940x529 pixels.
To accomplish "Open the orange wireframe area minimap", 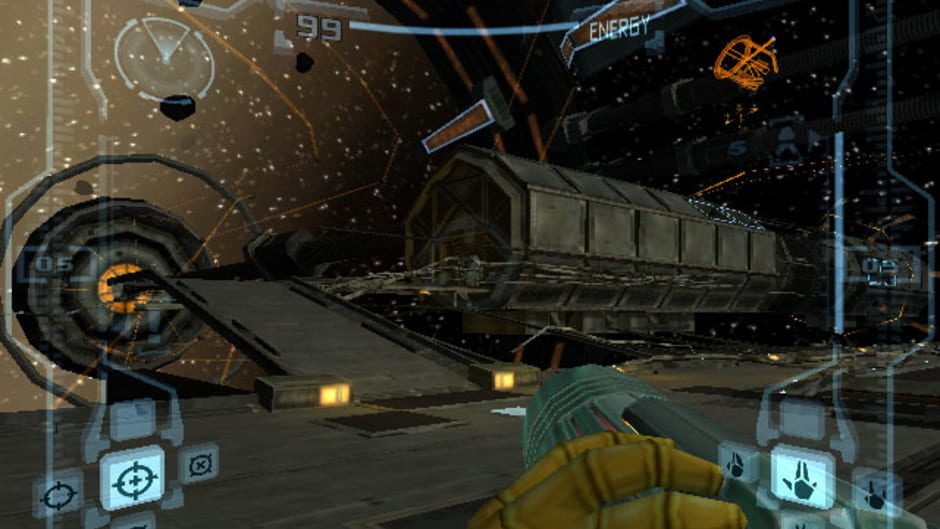I will pos(747,62).
